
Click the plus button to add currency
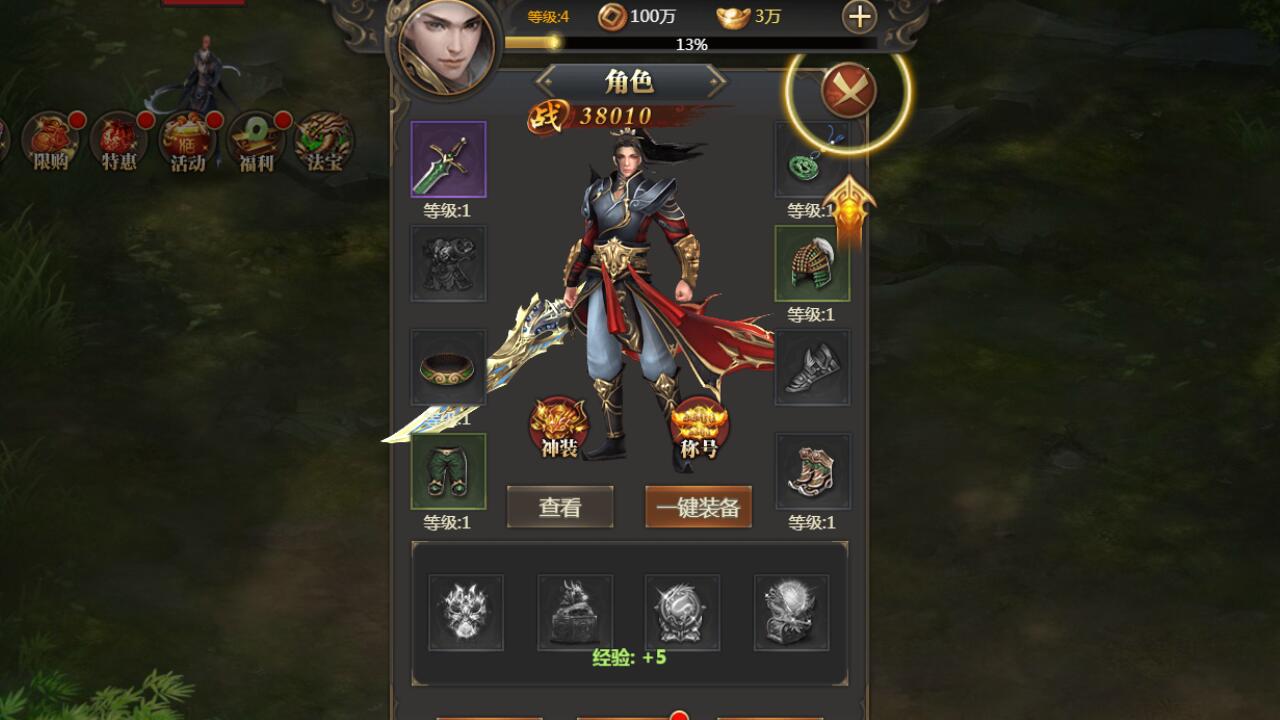(859, 17)
